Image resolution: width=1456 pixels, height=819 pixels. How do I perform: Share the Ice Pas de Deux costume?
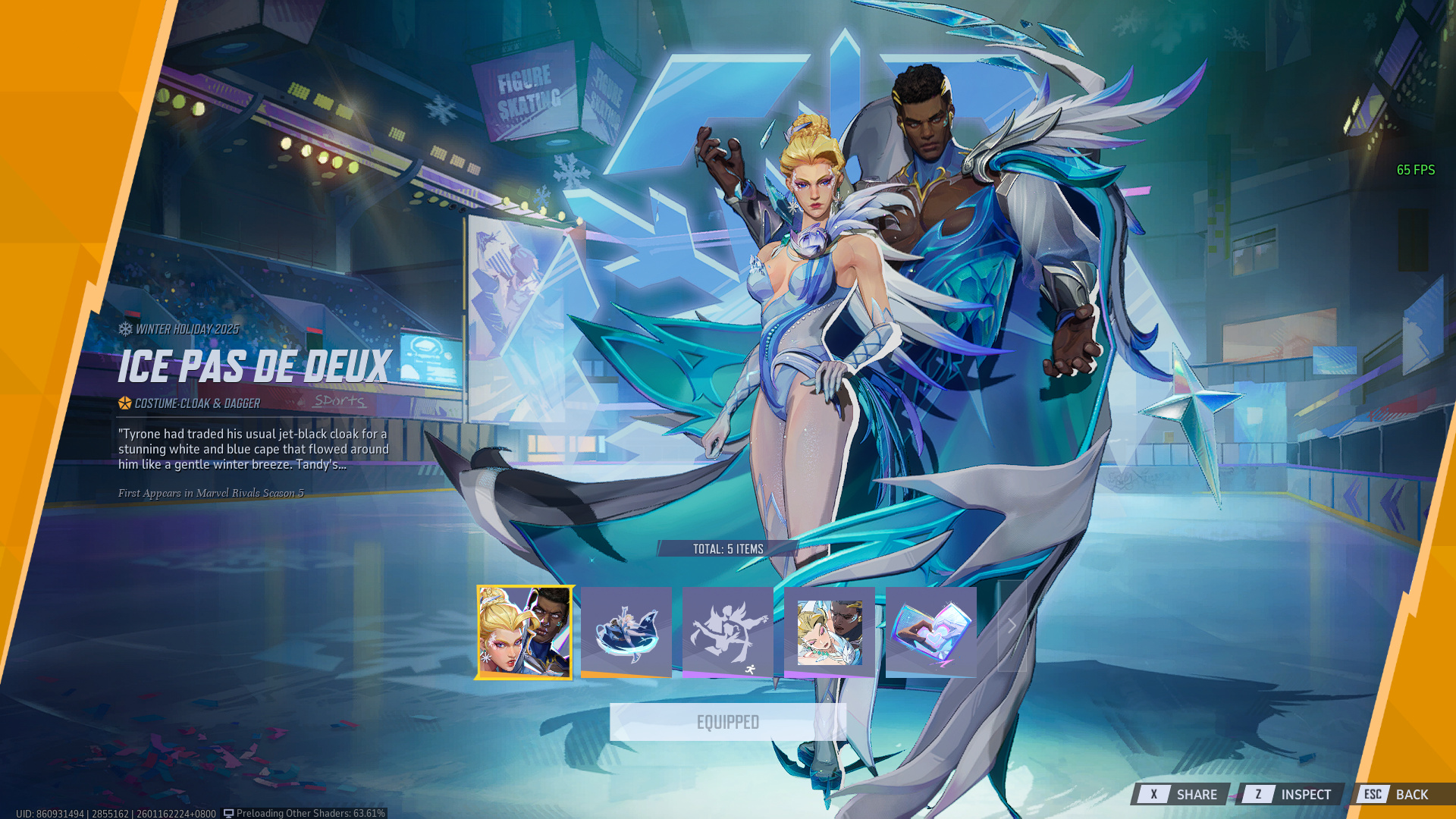point(1181,794)
